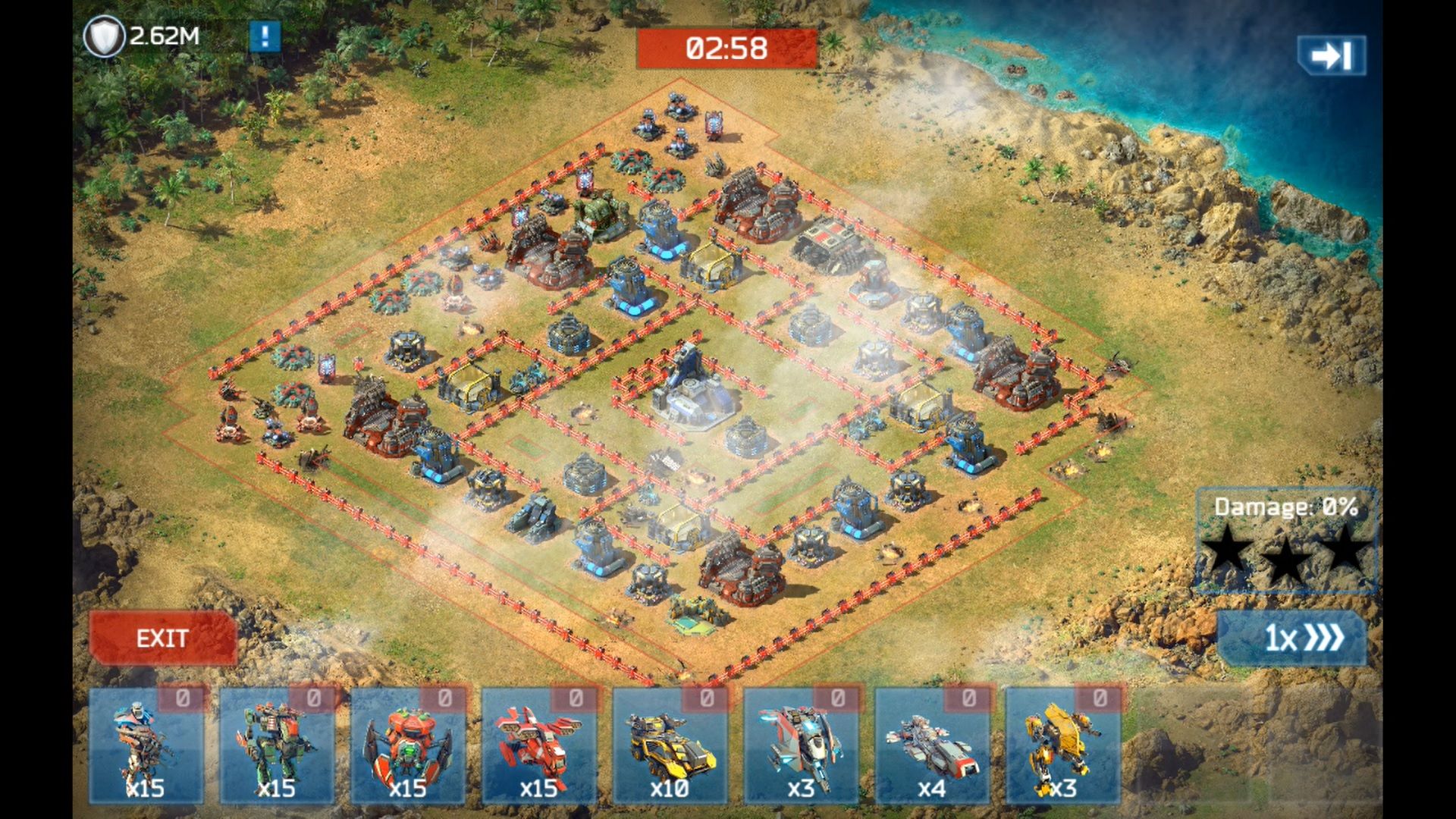
Task: Select the orange spider walker unit card
Action: tap(408, 746)
